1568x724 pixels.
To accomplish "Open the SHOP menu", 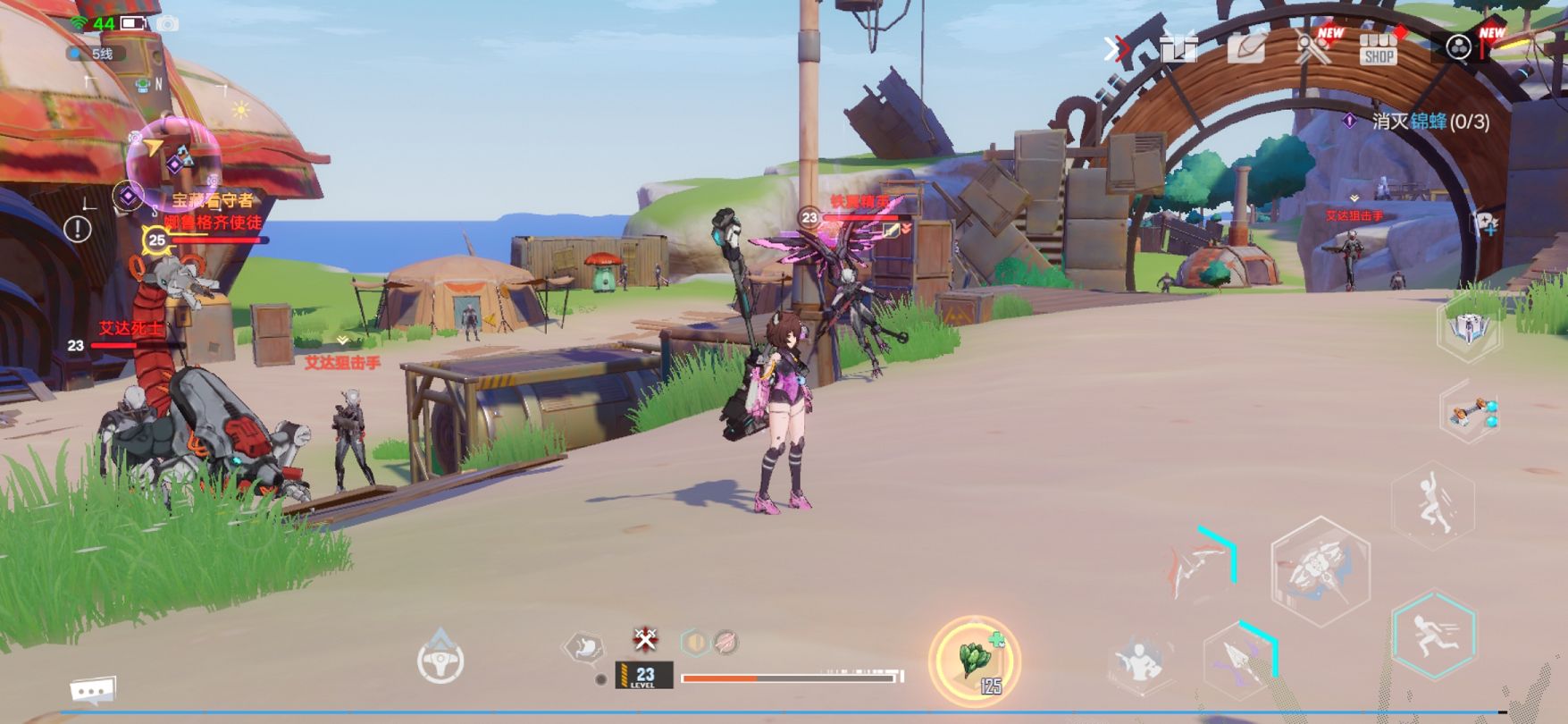I will click(1378, 48).
